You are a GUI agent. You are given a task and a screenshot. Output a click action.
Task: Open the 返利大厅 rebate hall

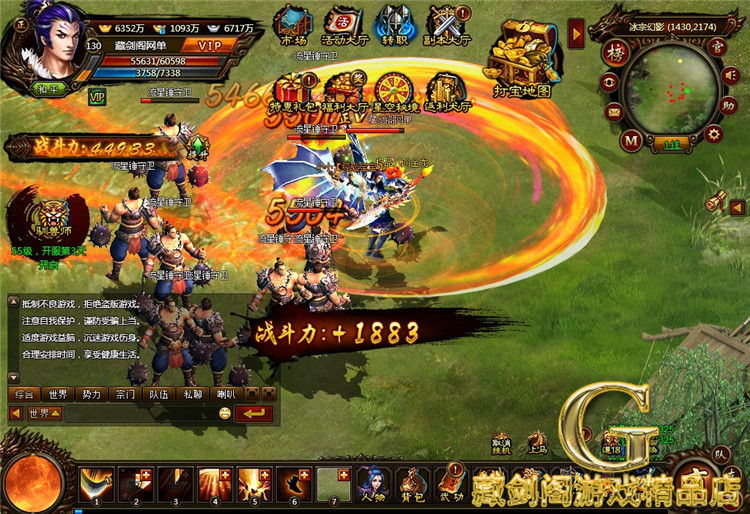pos(445,90)
